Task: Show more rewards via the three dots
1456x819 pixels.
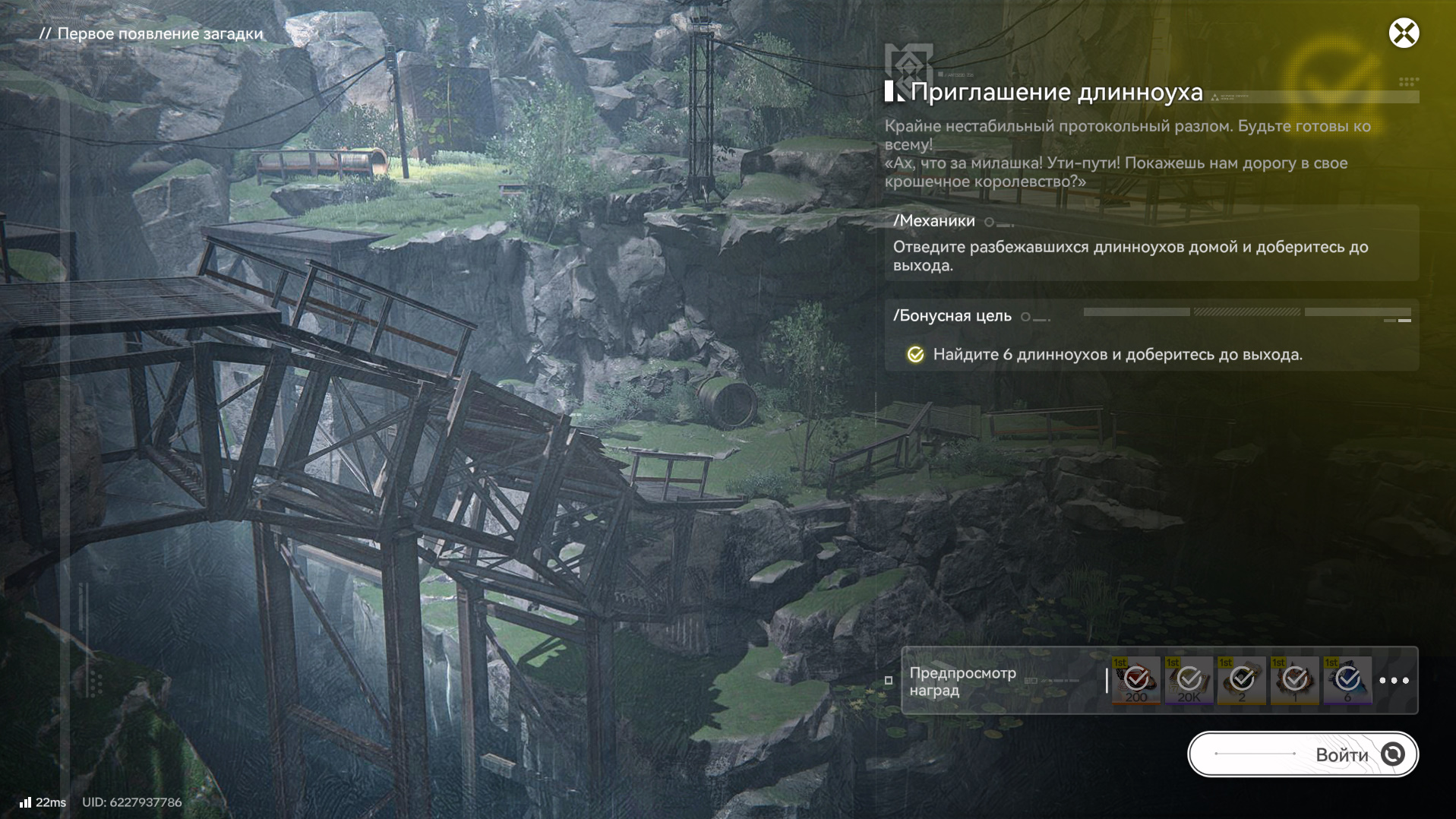Action: [1394, 681]
